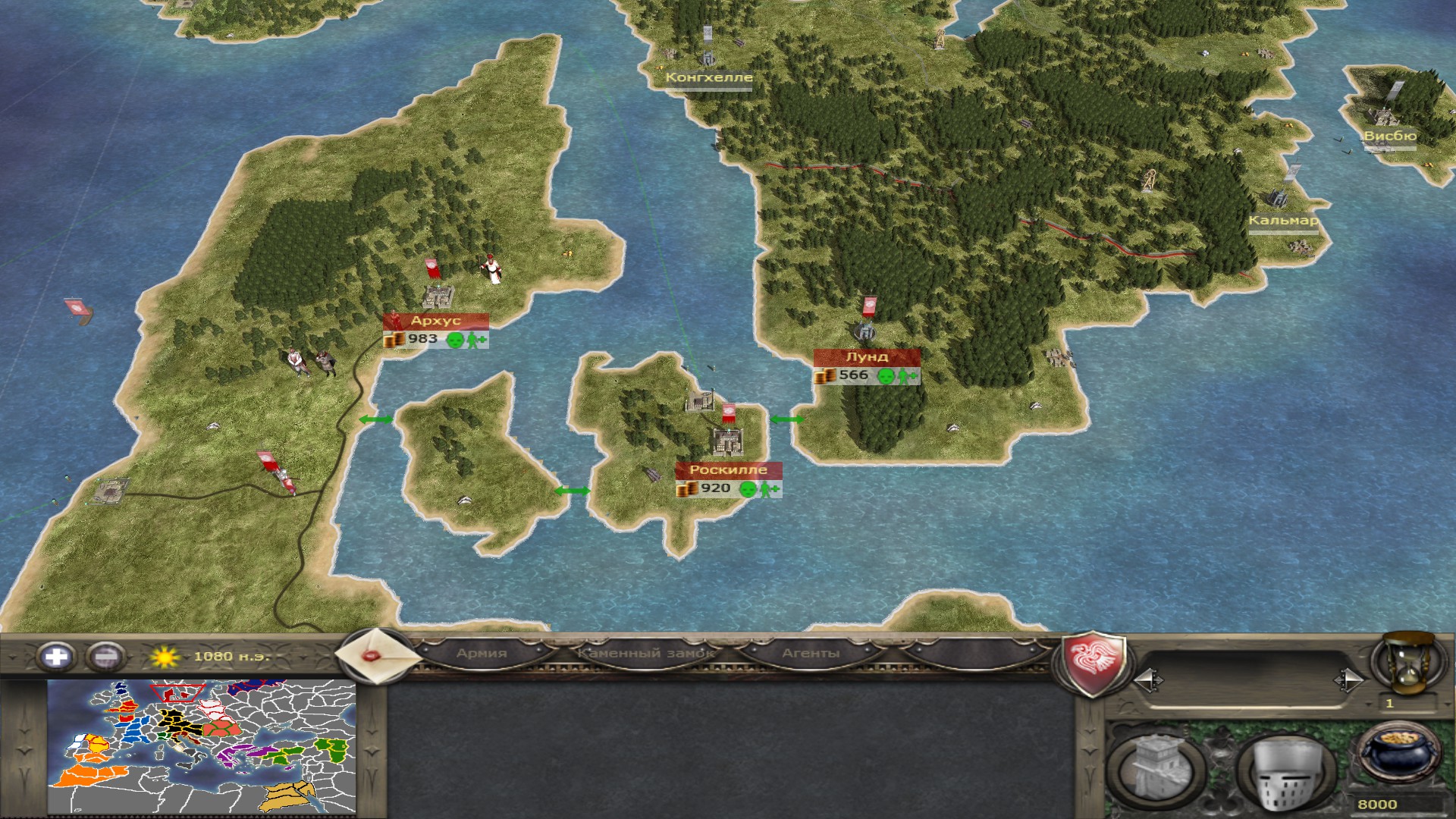Switch to the Каменный замок tab

[x=645, y=653]
